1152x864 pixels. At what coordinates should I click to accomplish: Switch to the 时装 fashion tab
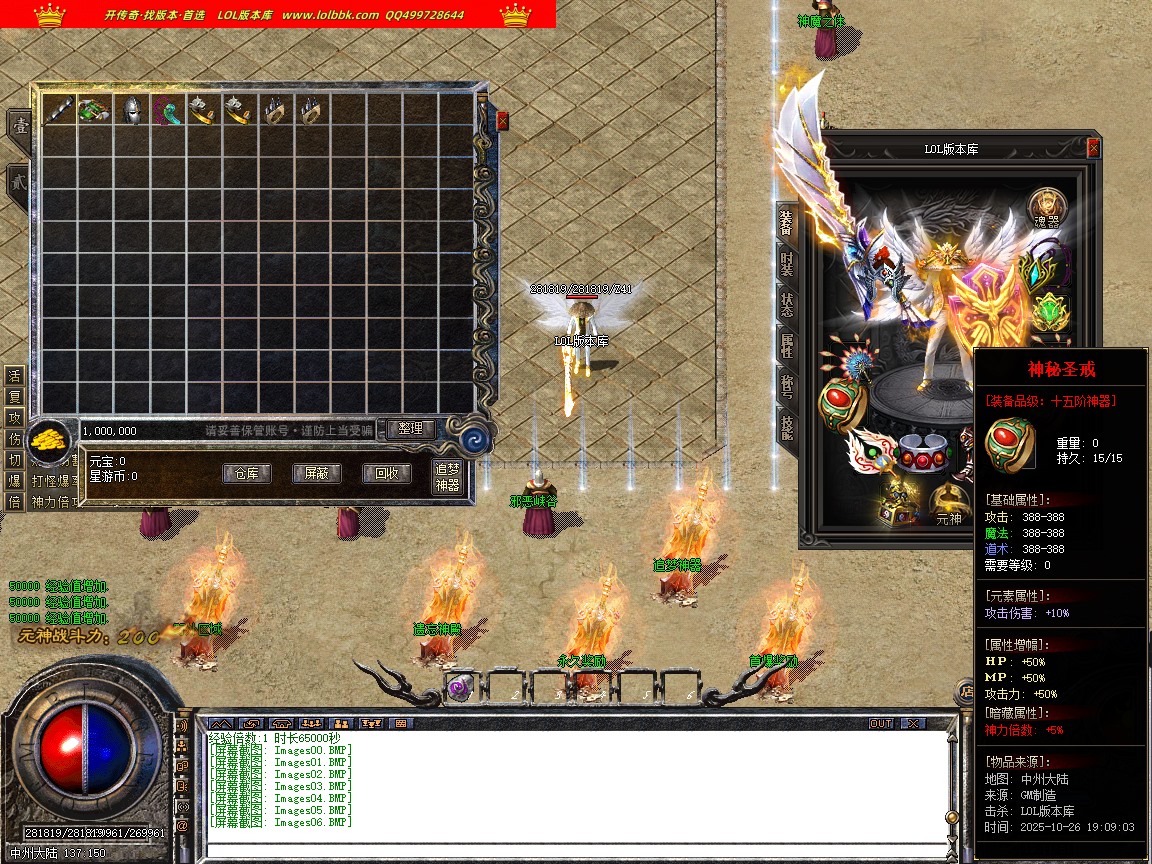pos(787,264)
